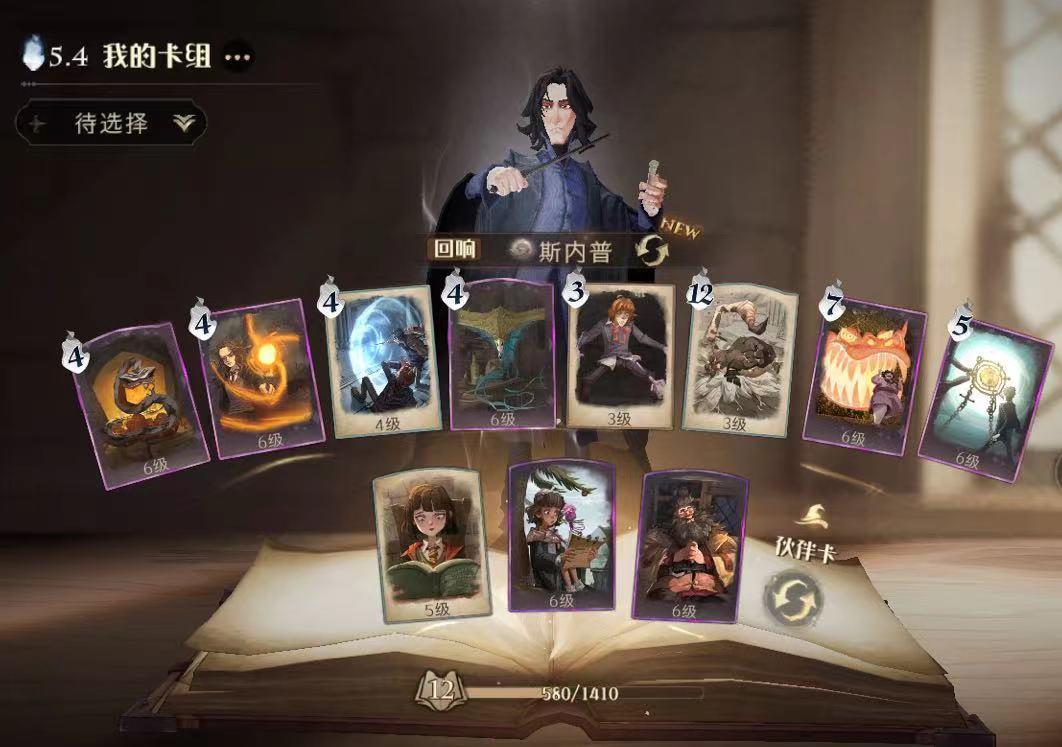Select the bearded Hagrid companion card
Screen dimensions: 1062x747
point(691,545)
